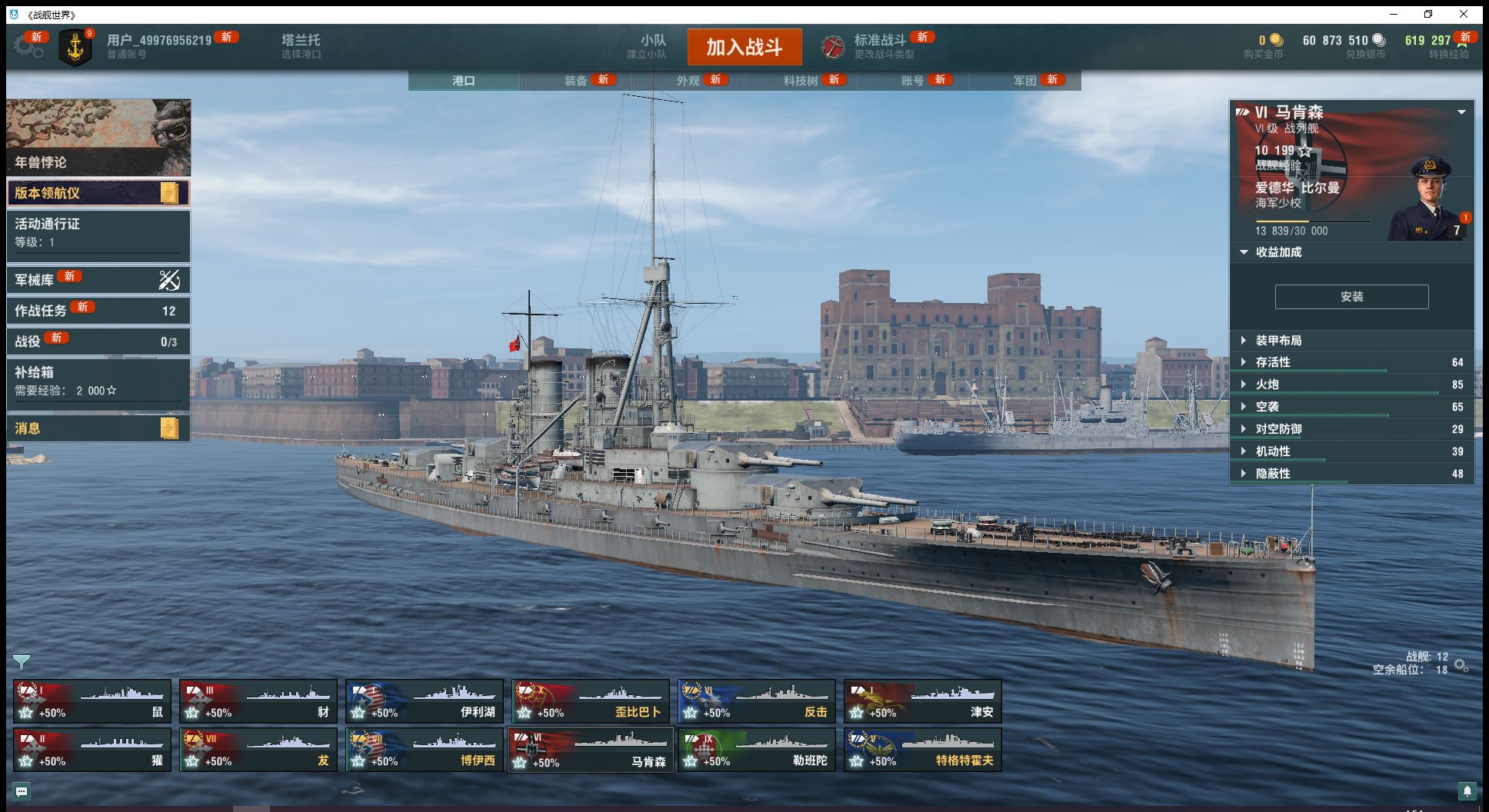This screenshot has height=812, width=1489.
Task: Close the game window
Action: (1464, 15)
